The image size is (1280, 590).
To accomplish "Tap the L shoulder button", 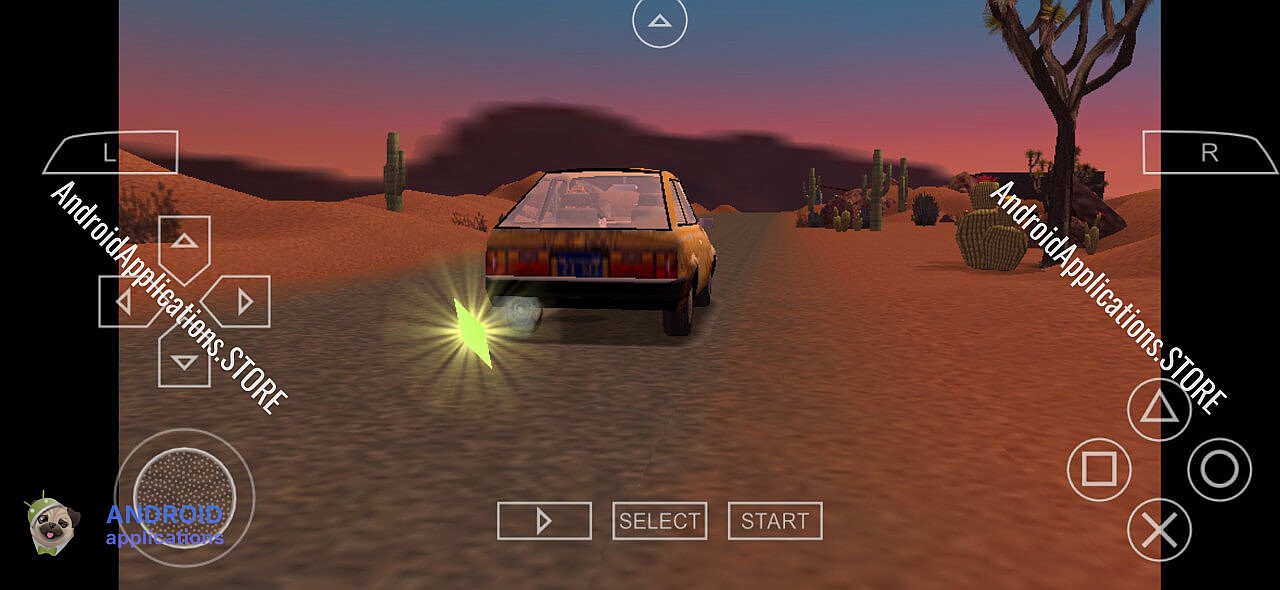I will click(109, 153).
